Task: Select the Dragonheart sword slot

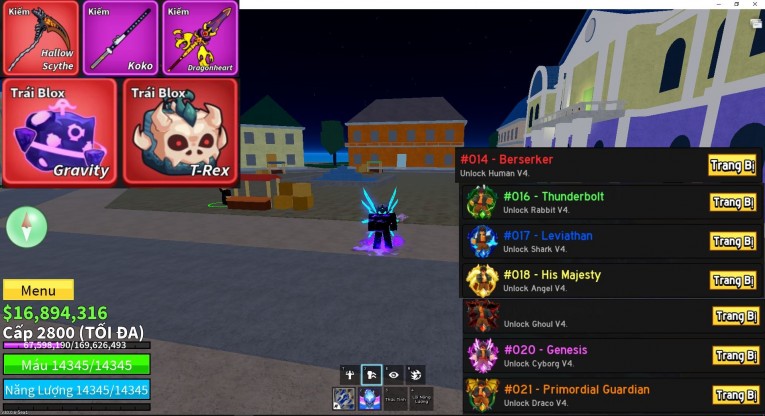Action: point(199,38)
